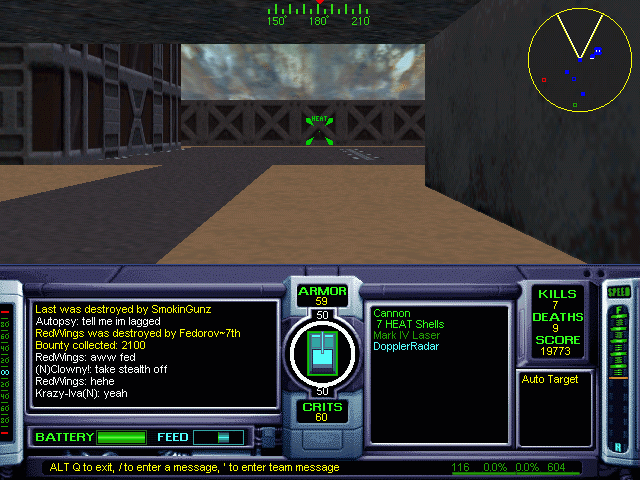Click the circular radar minimap
640x480 pixels.
581,61
